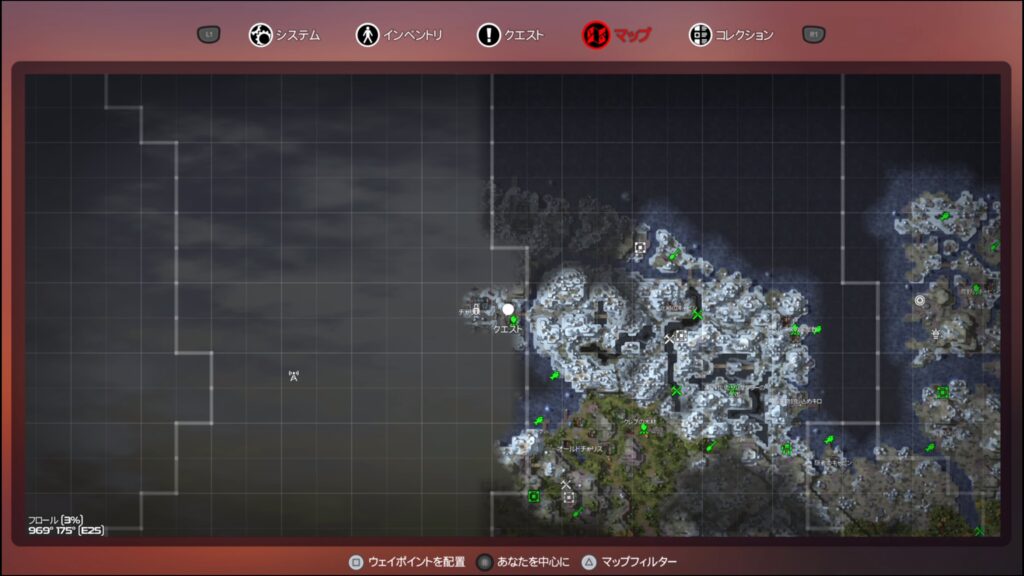The width and height of the screenshot is (1024, 576).
Task: Click the white クエスト marker on the map
Action: [x=508, y=310]
